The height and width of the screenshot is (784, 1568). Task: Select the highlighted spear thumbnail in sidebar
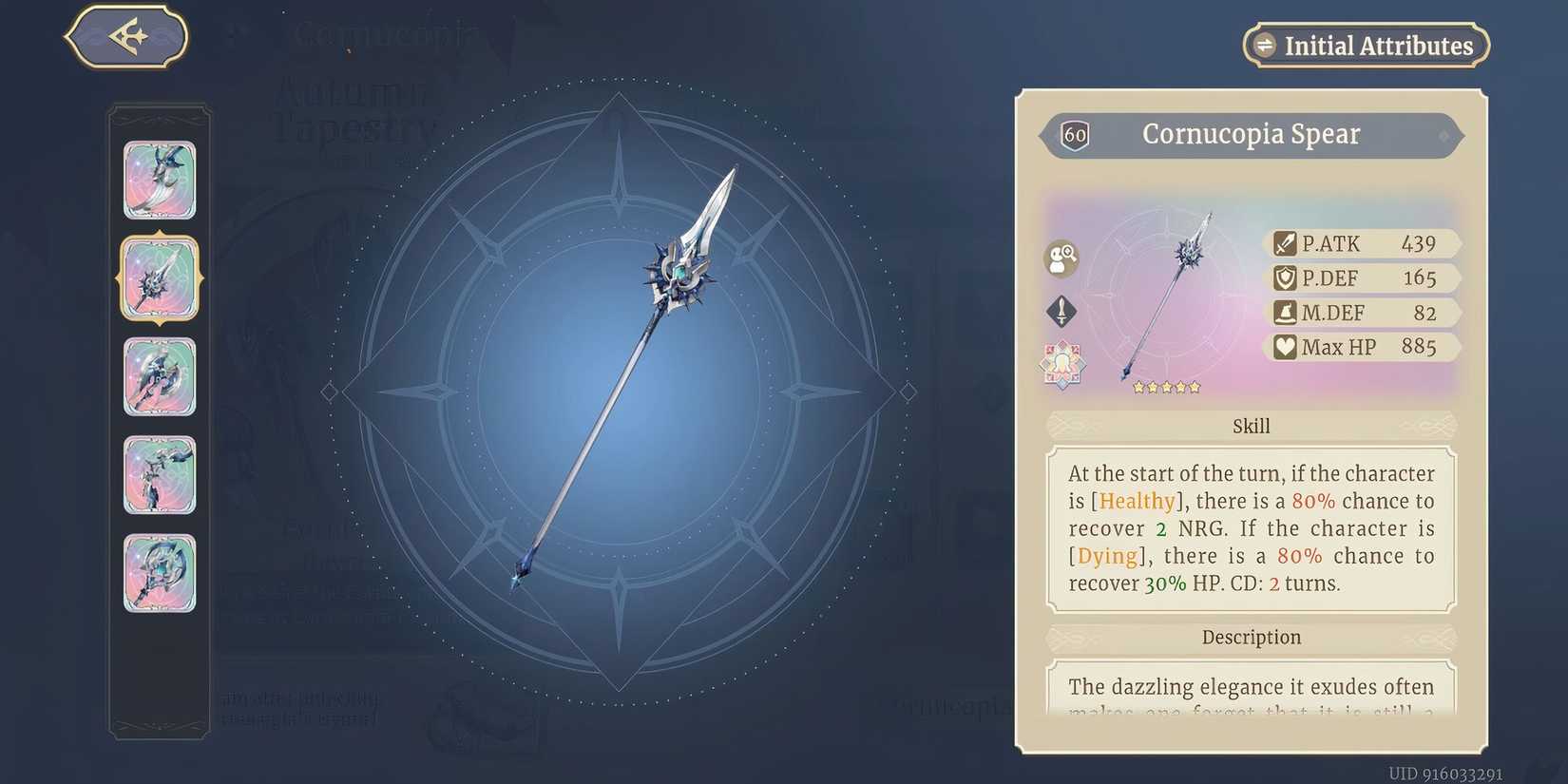coord(159,279)
